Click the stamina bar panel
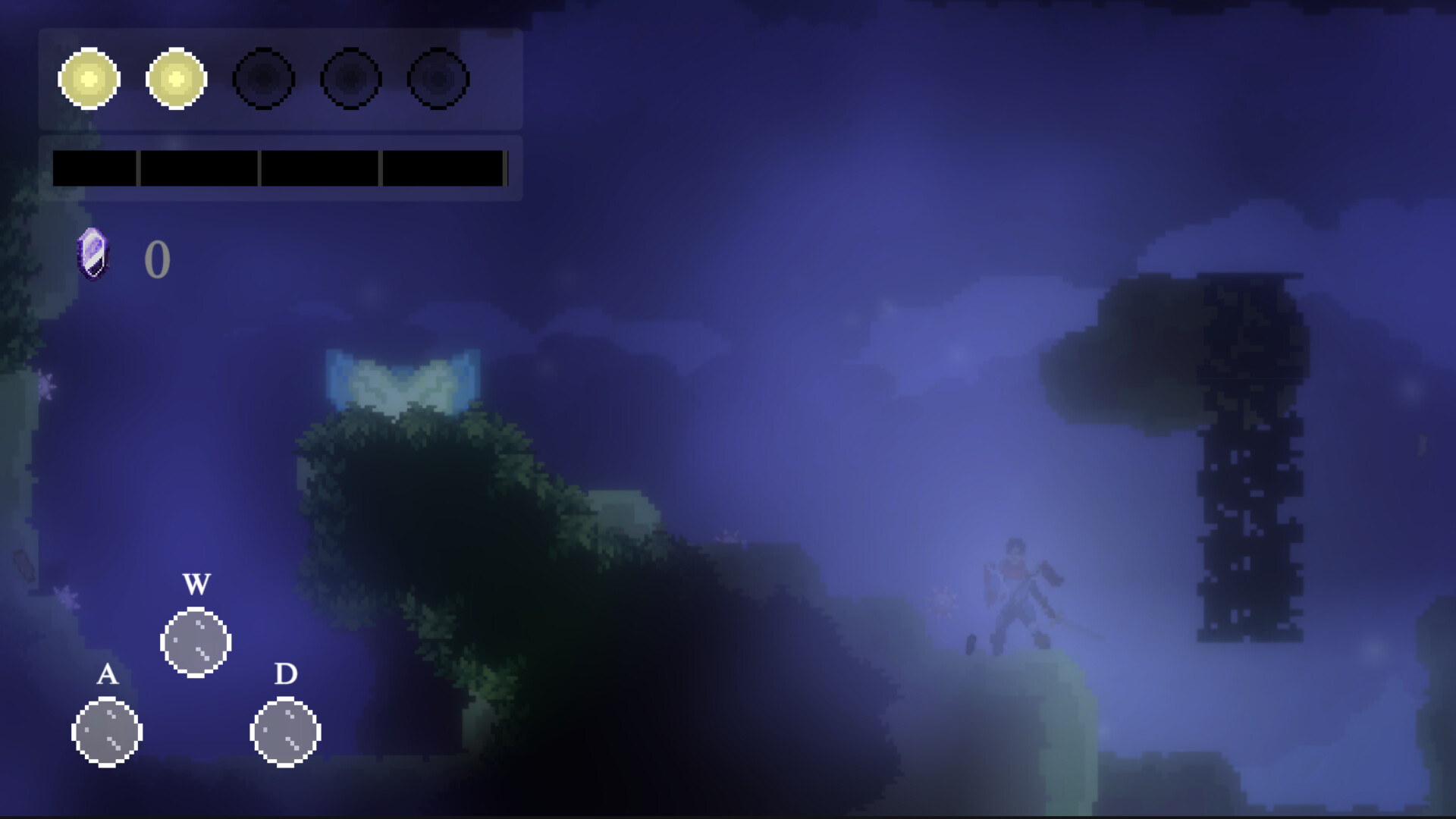The width and height of the screenshot is (1456, 819). (x=281, y=168)
